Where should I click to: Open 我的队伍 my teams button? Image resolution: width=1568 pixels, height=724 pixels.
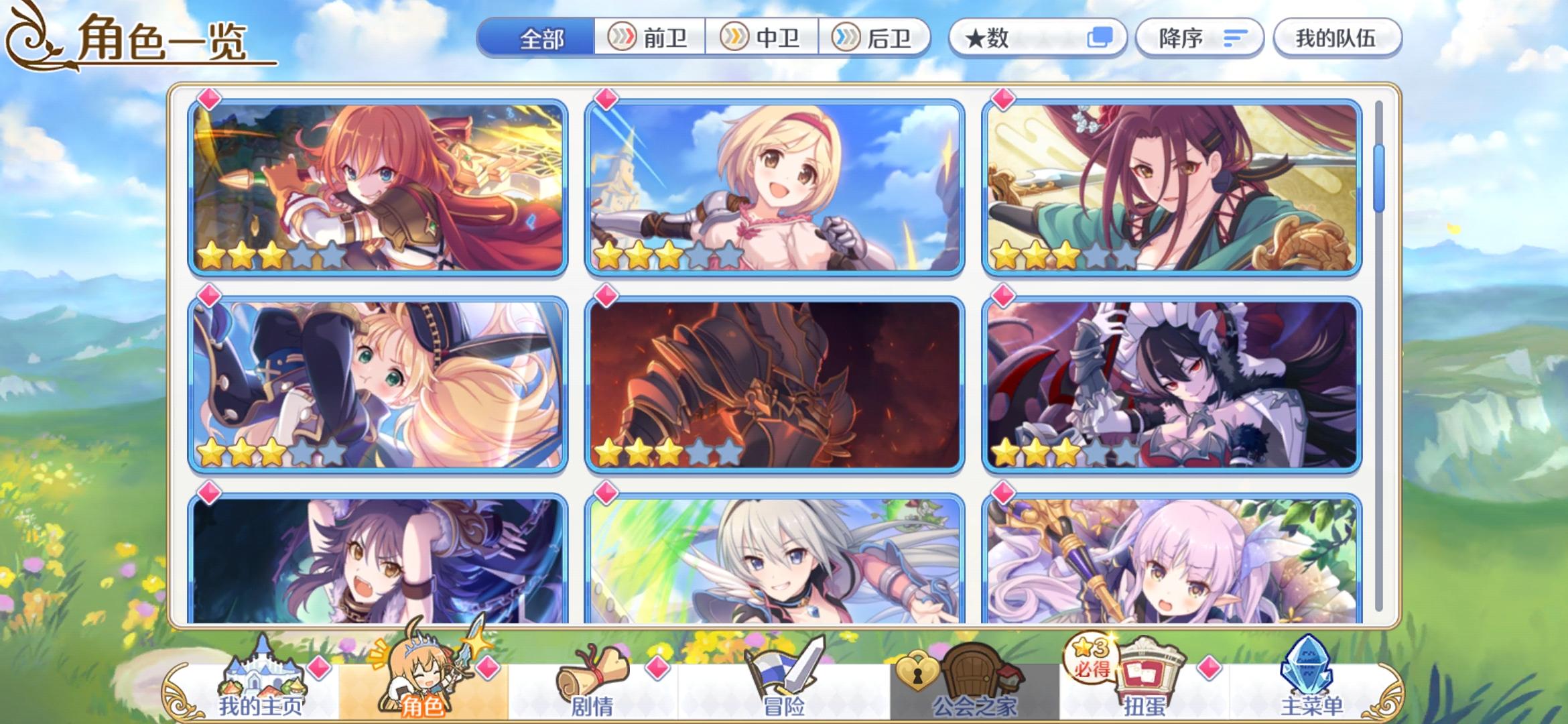pos(1337,38)
